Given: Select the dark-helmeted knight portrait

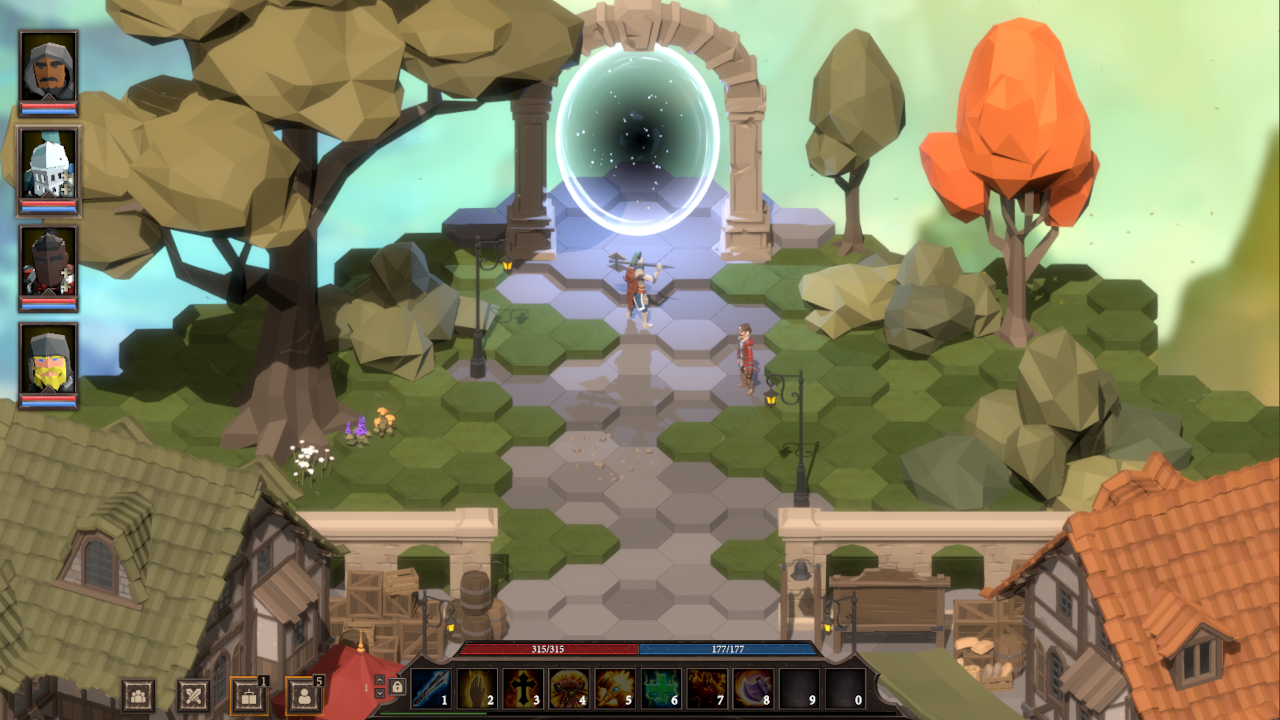Looking at the screenshot, I should coord(48,263).
